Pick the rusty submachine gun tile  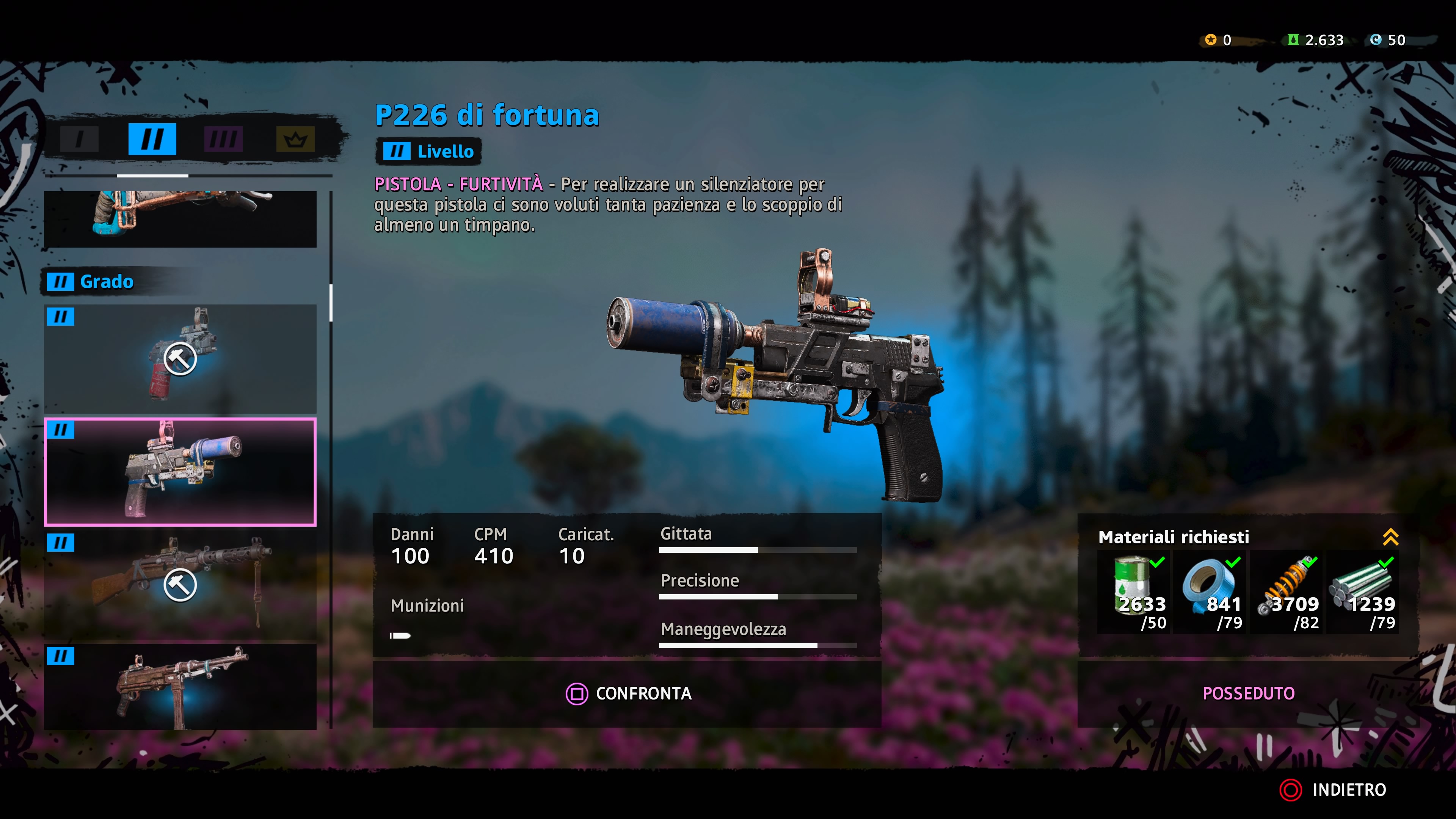180,686
